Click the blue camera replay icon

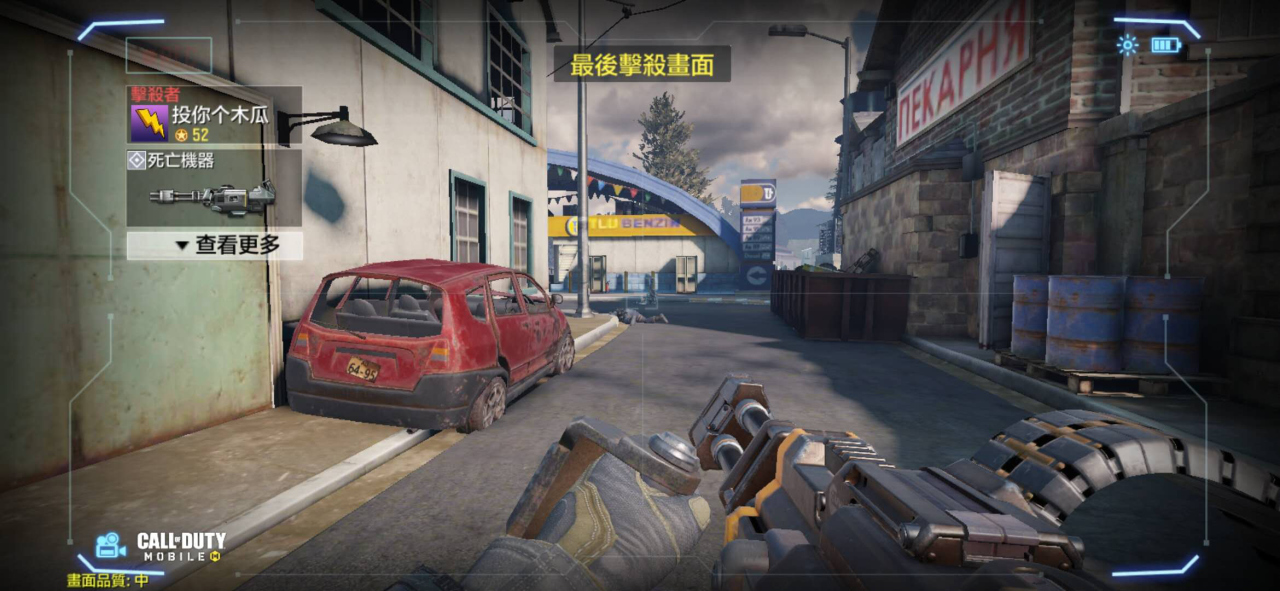tap(109, 545)
